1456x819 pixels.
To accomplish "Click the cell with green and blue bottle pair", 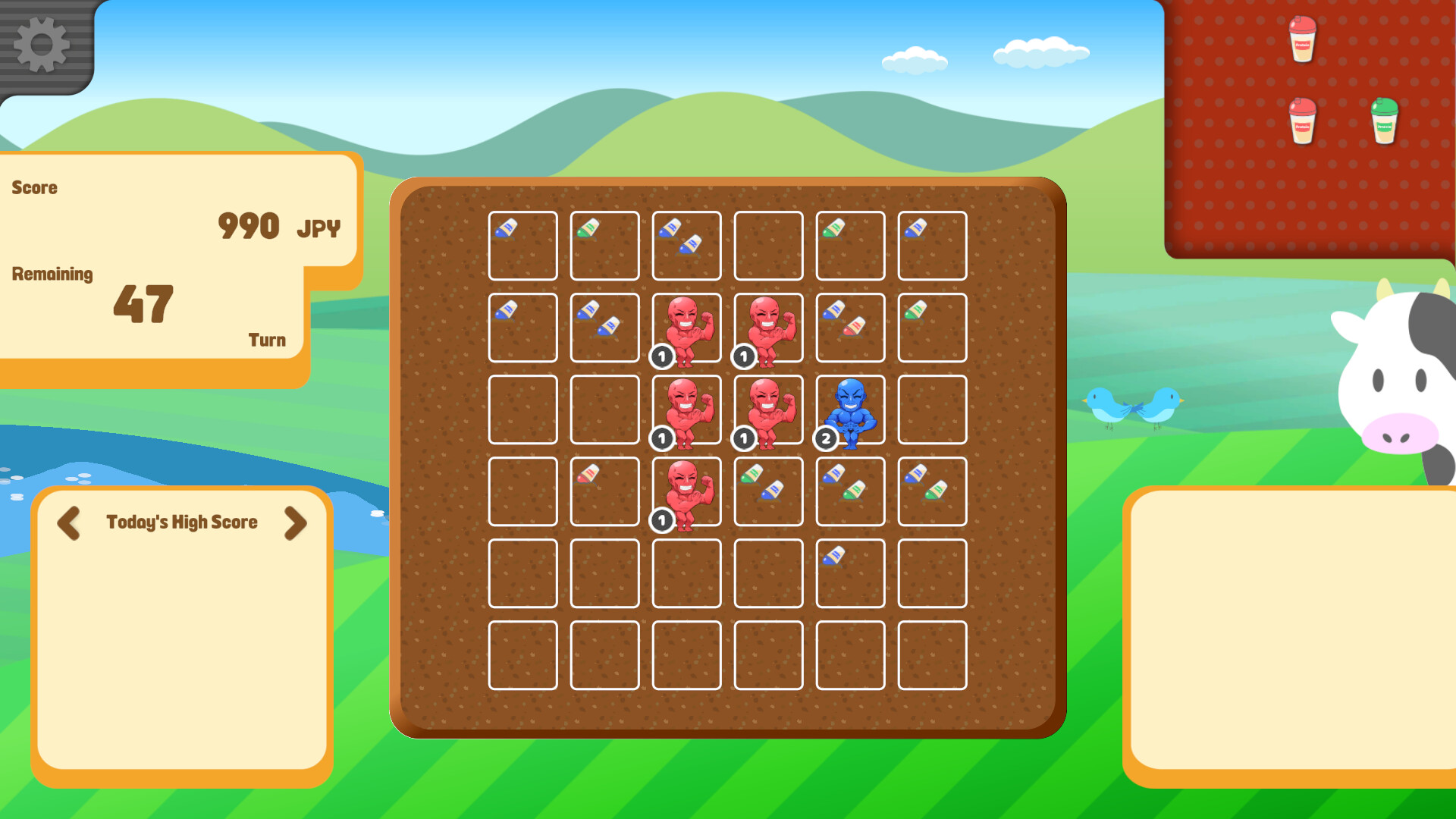I will (768, 489).
